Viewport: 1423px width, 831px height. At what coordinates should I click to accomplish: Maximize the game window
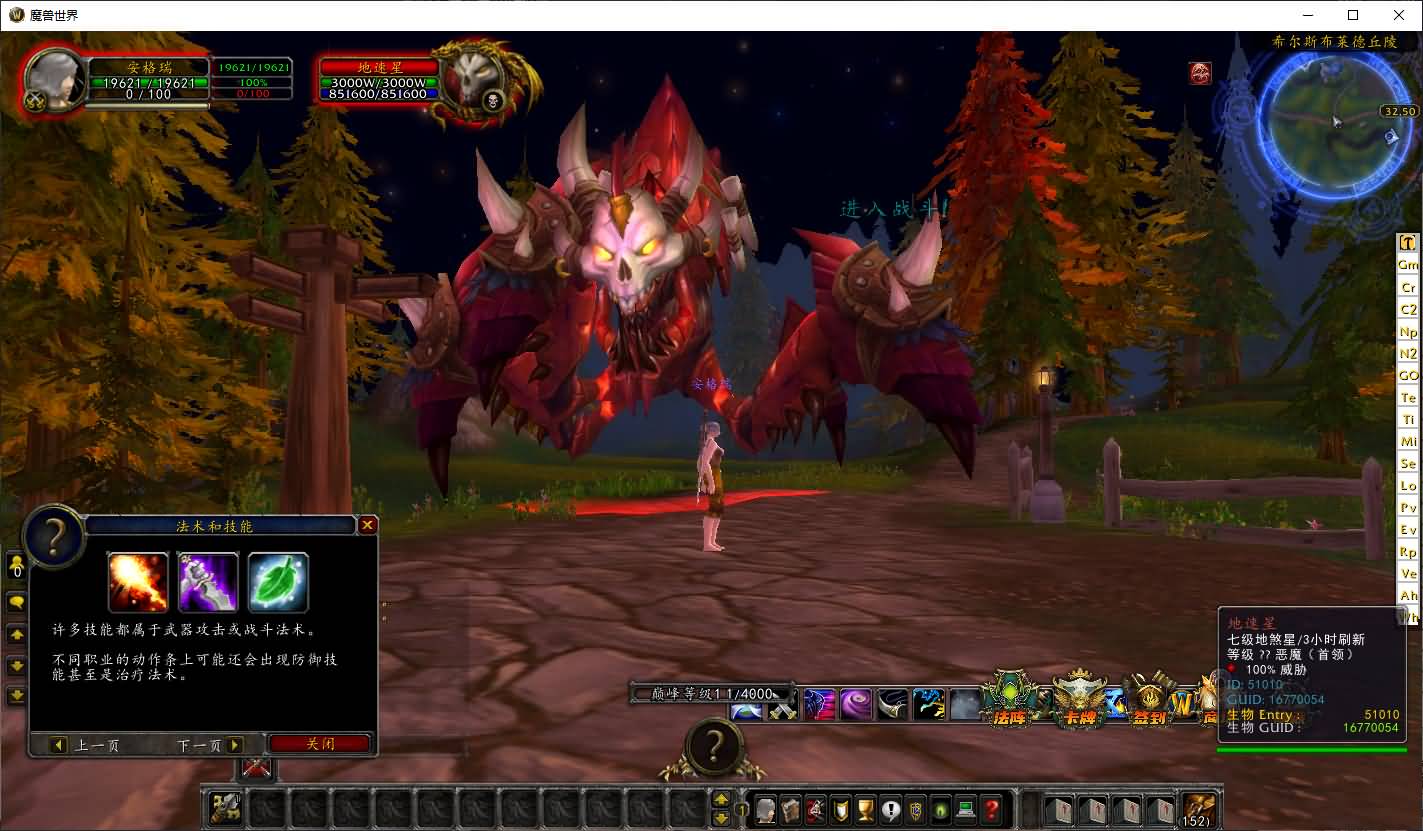click(1353, 15)
